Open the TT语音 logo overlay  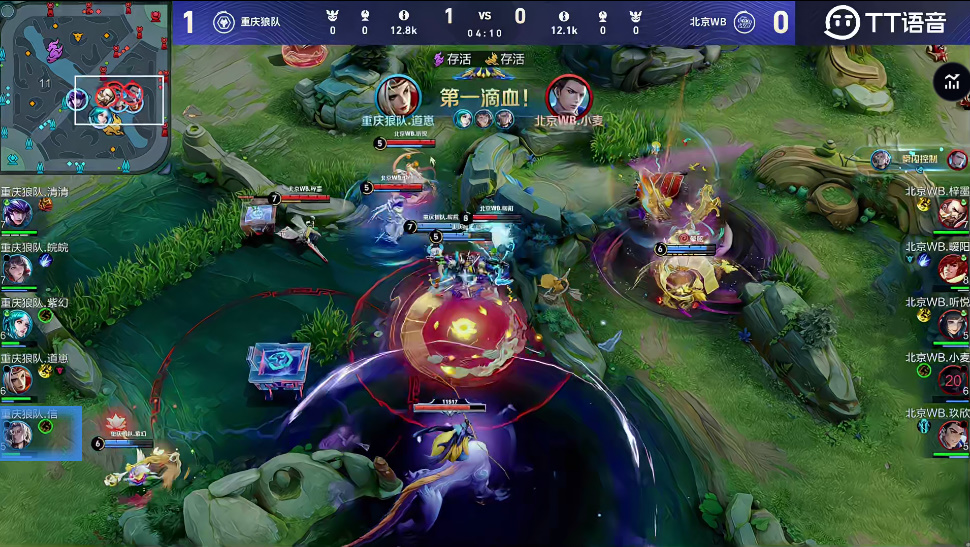coord(886,22)
